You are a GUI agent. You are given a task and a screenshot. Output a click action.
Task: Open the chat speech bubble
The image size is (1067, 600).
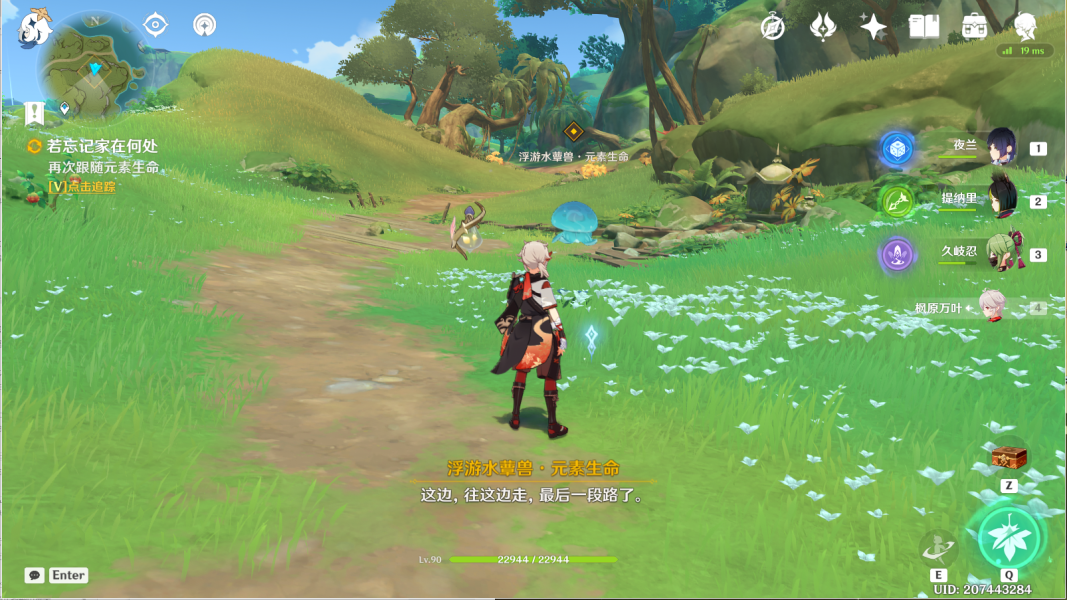click(35, 575)
